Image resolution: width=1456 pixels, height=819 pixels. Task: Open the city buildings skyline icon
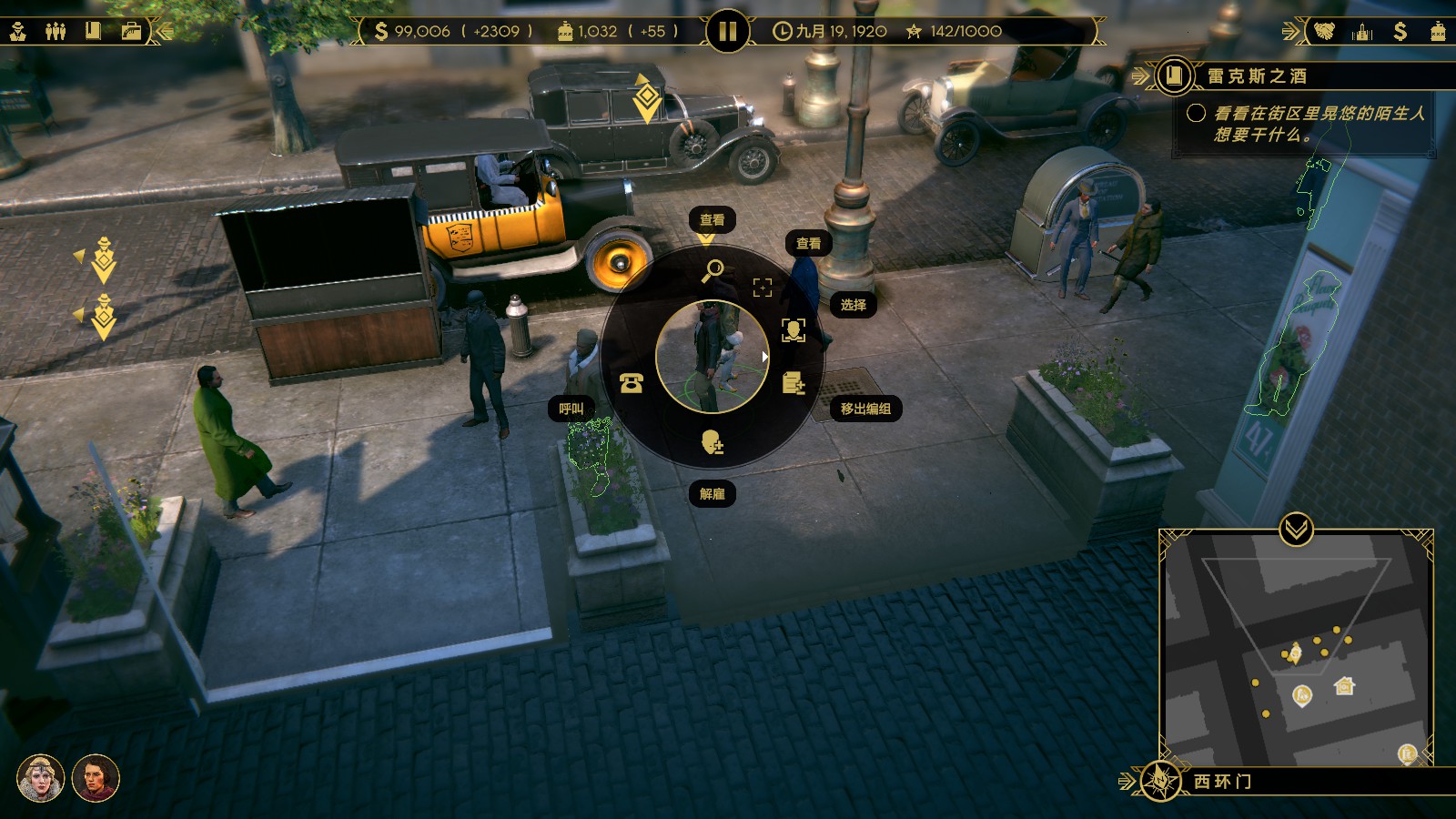point(1362,31)
